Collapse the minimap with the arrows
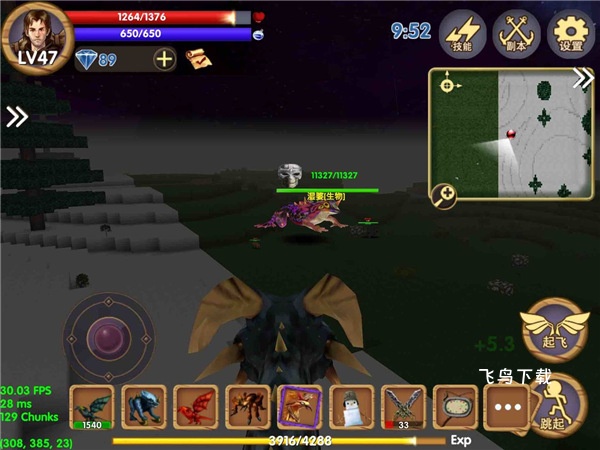 pyautogui.click(x=583, y=80)
